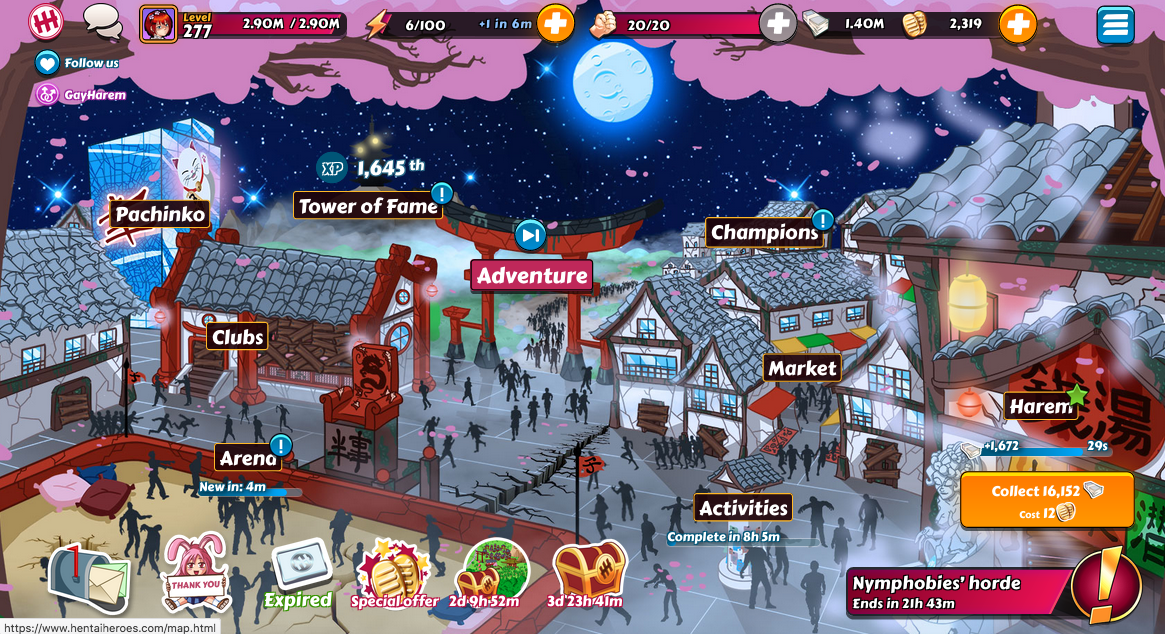
Task: Open Activities
Action: (743, 508)
